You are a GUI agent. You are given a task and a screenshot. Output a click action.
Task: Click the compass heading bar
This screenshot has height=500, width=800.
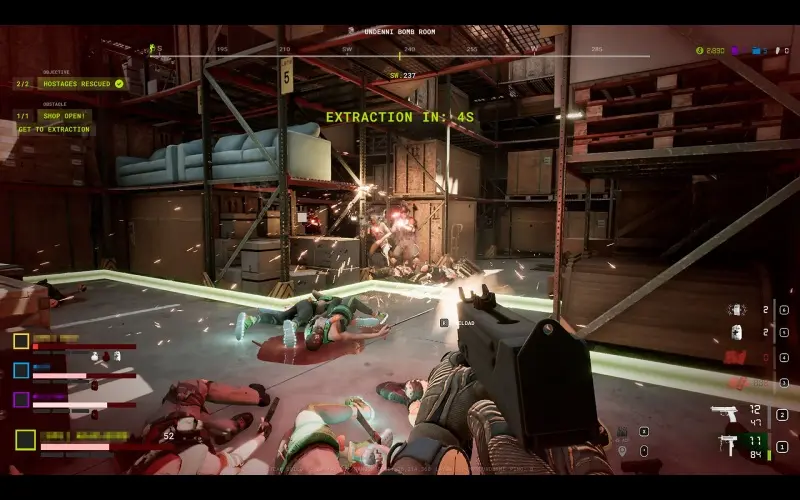(x=400, y=50)
